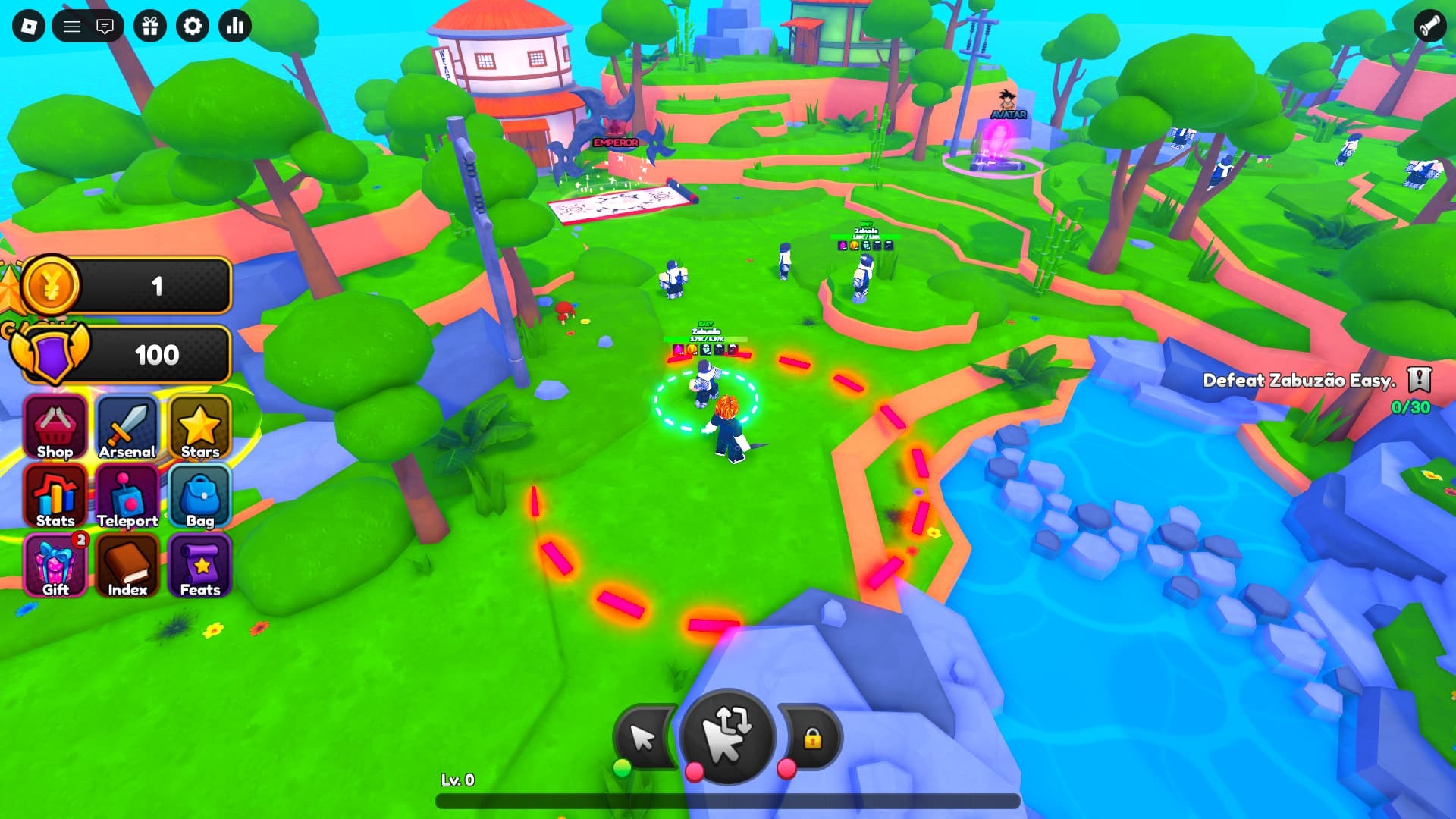This screenshot has width=1456, height=819.
Task: Open the Bag inventory
Action: 199,497
